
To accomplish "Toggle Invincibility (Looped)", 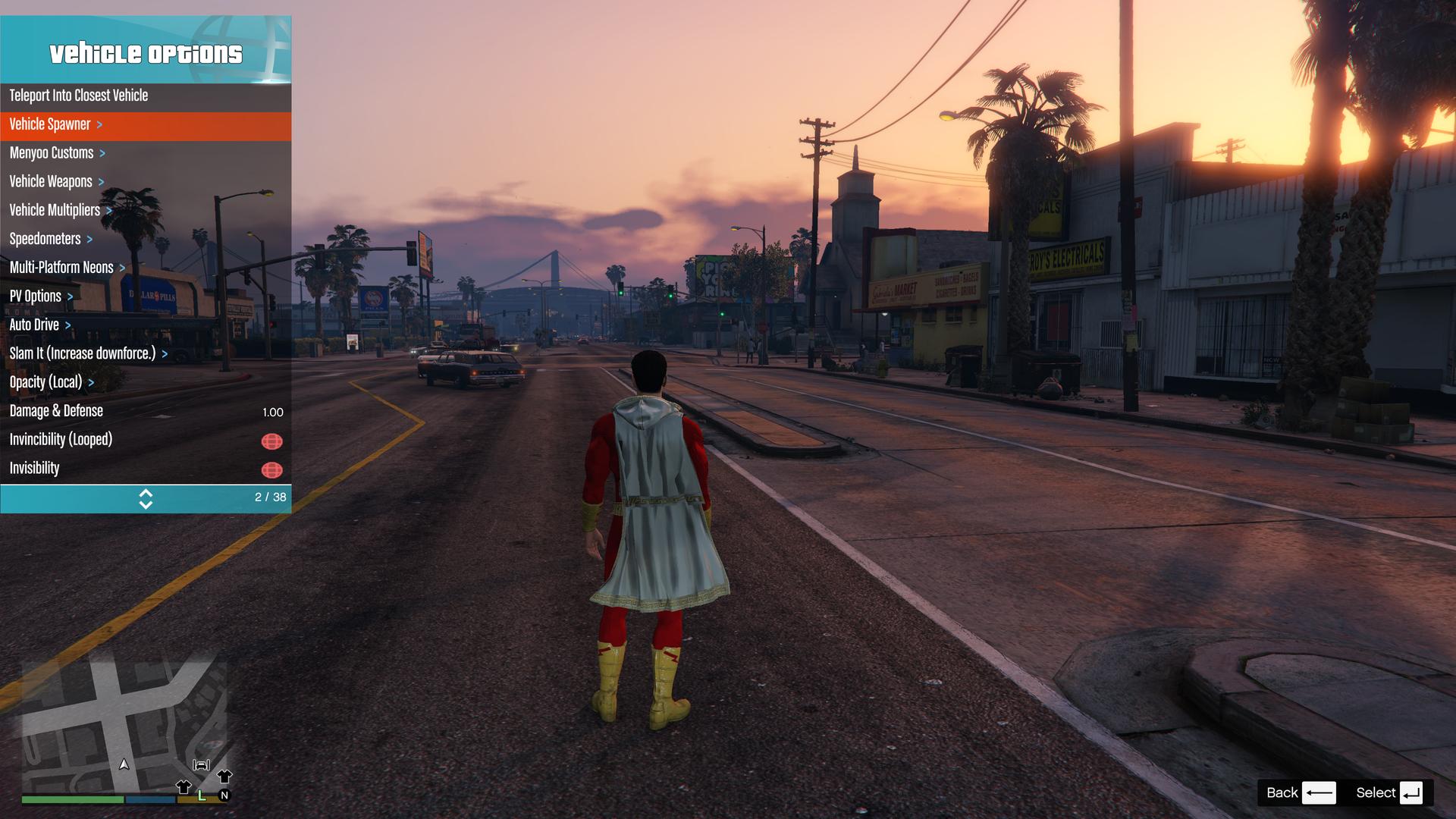I will 271,441.
